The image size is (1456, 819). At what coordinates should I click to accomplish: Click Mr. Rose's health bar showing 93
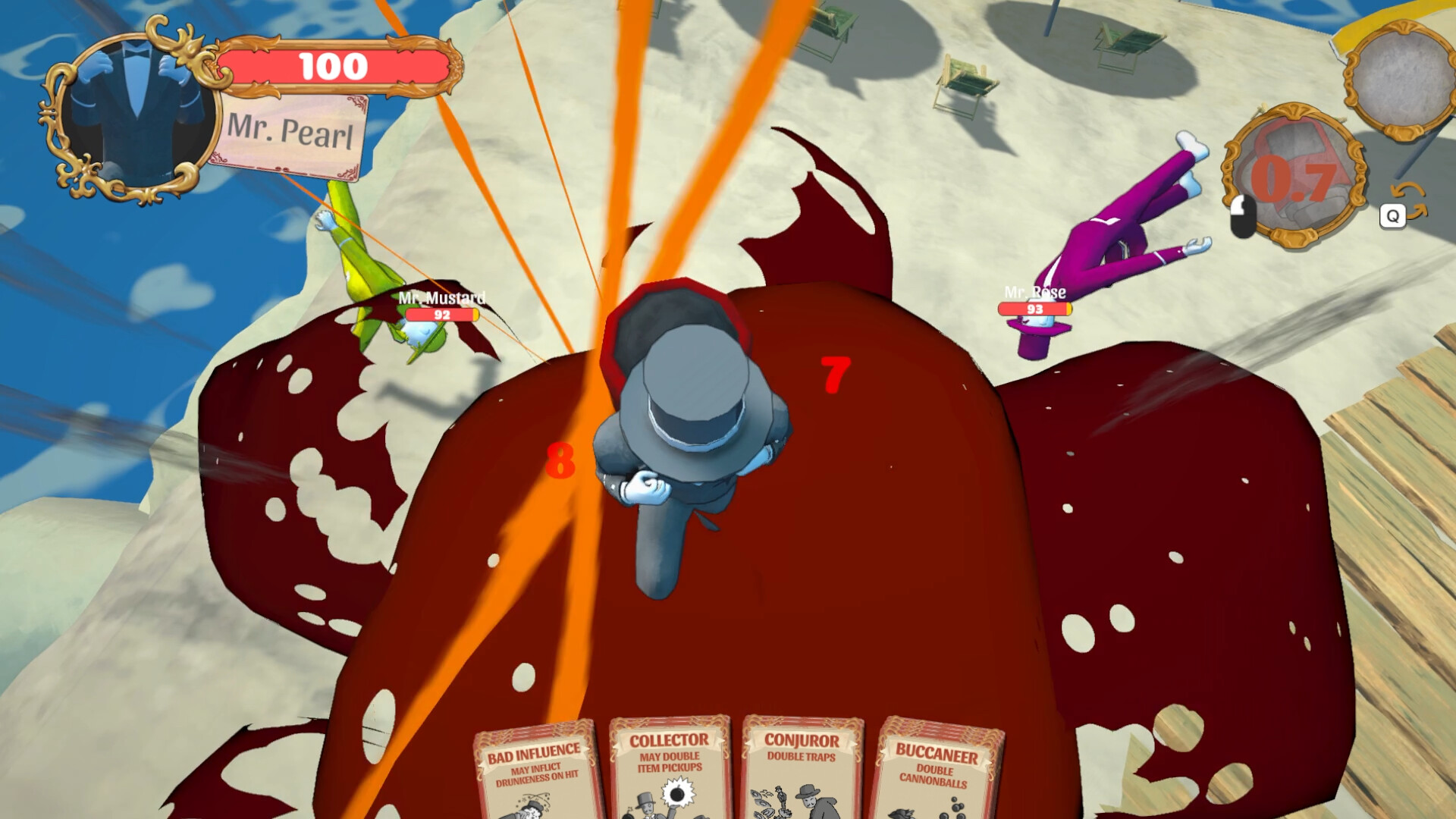(x=1034, y=308)
